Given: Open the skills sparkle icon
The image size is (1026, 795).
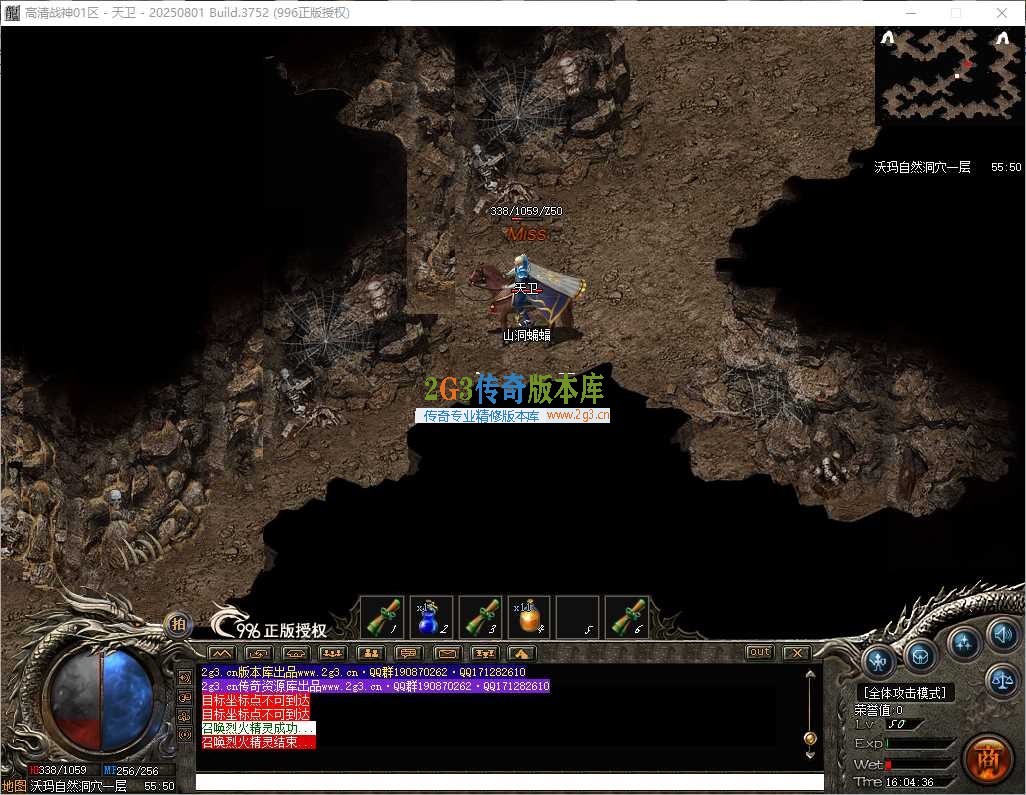Looking at the screenshot, I should (964, 642).
